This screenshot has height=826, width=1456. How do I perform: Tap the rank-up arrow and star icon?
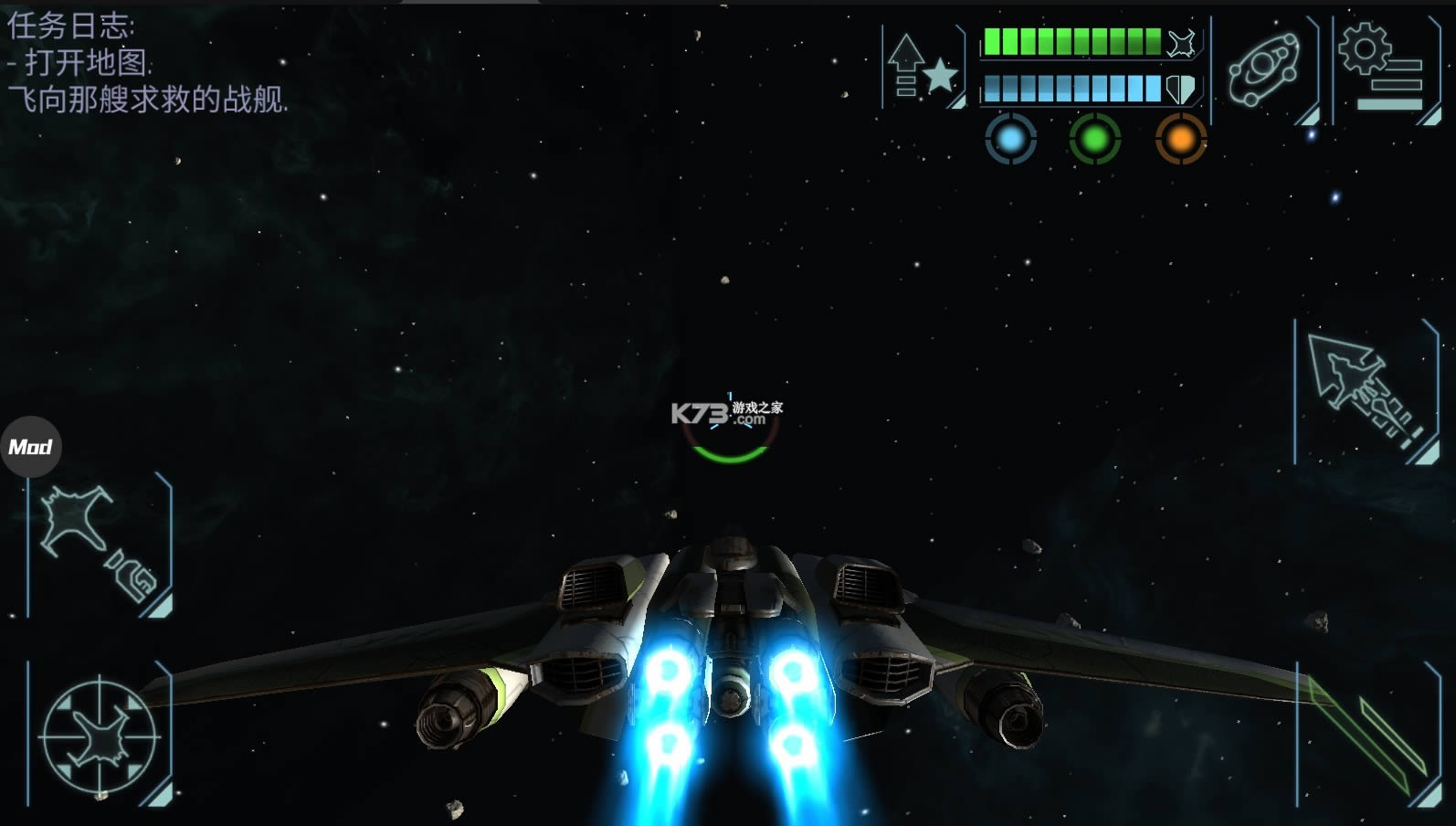pos(923,67)
